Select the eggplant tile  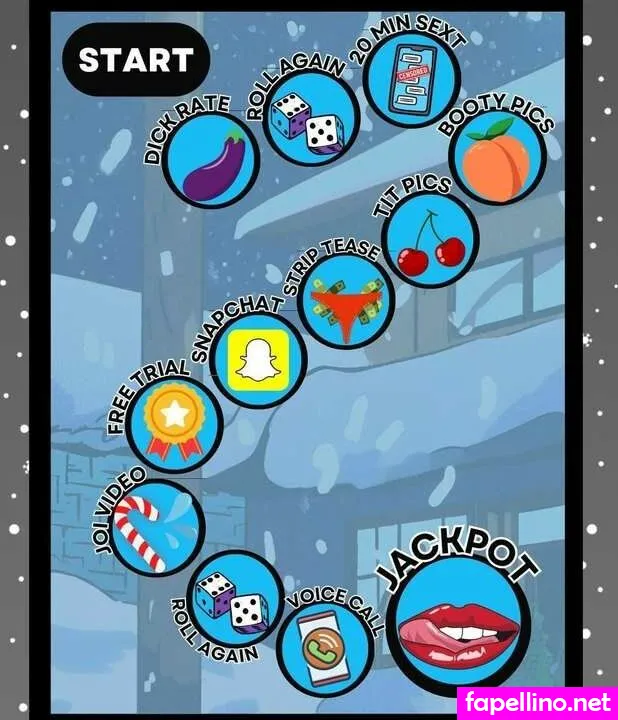pyautogui.click(x=211, y=160)
